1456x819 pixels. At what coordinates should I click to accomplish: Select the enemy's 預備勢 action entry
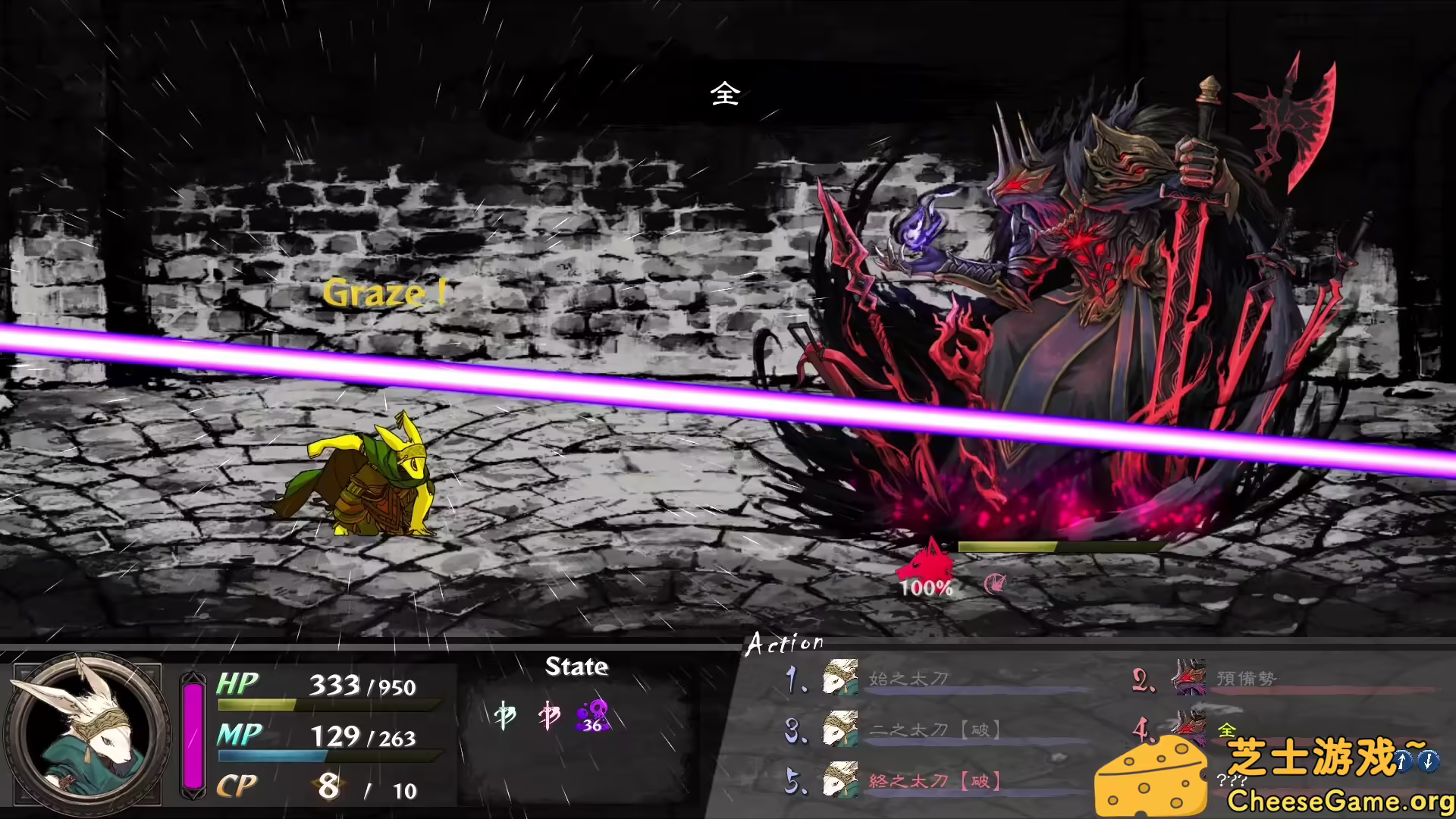pos(1246,678)
